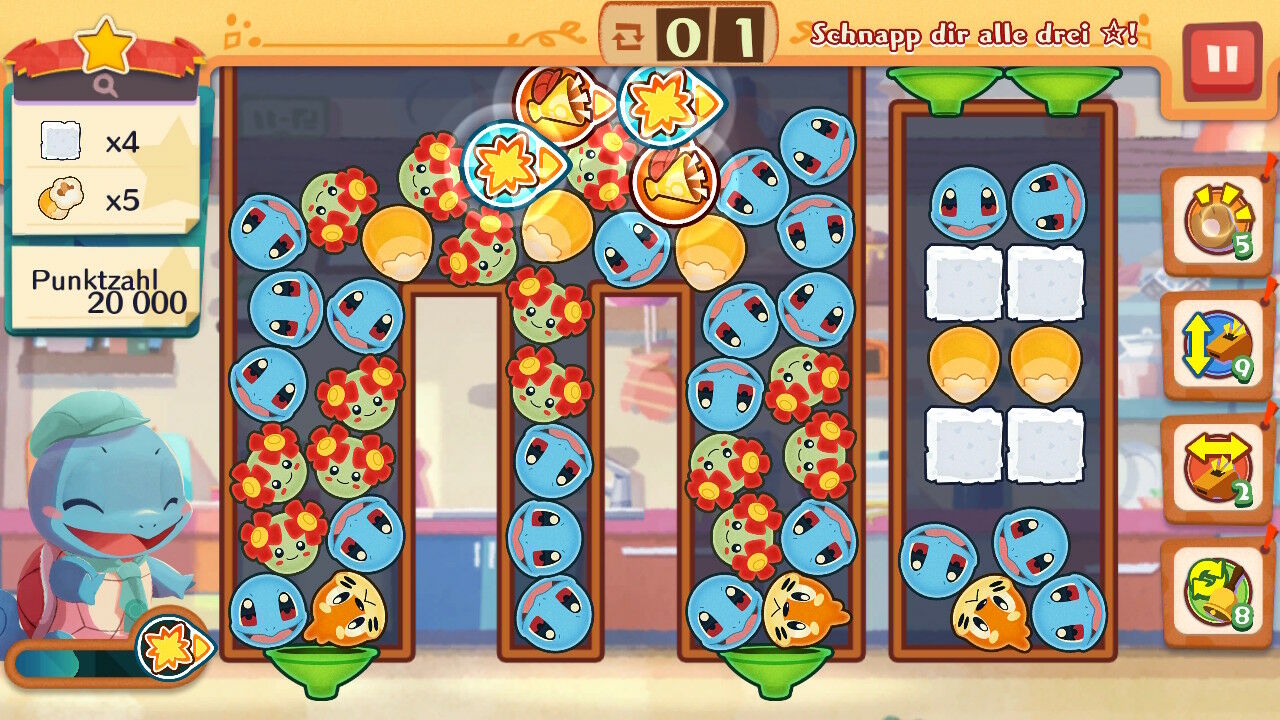Image resolution: width=1280 pixels, height=720 pixels.
Task: Activate the vertical-arrow whistle item
Action: pyautogui.click(x=1215, y=345)
